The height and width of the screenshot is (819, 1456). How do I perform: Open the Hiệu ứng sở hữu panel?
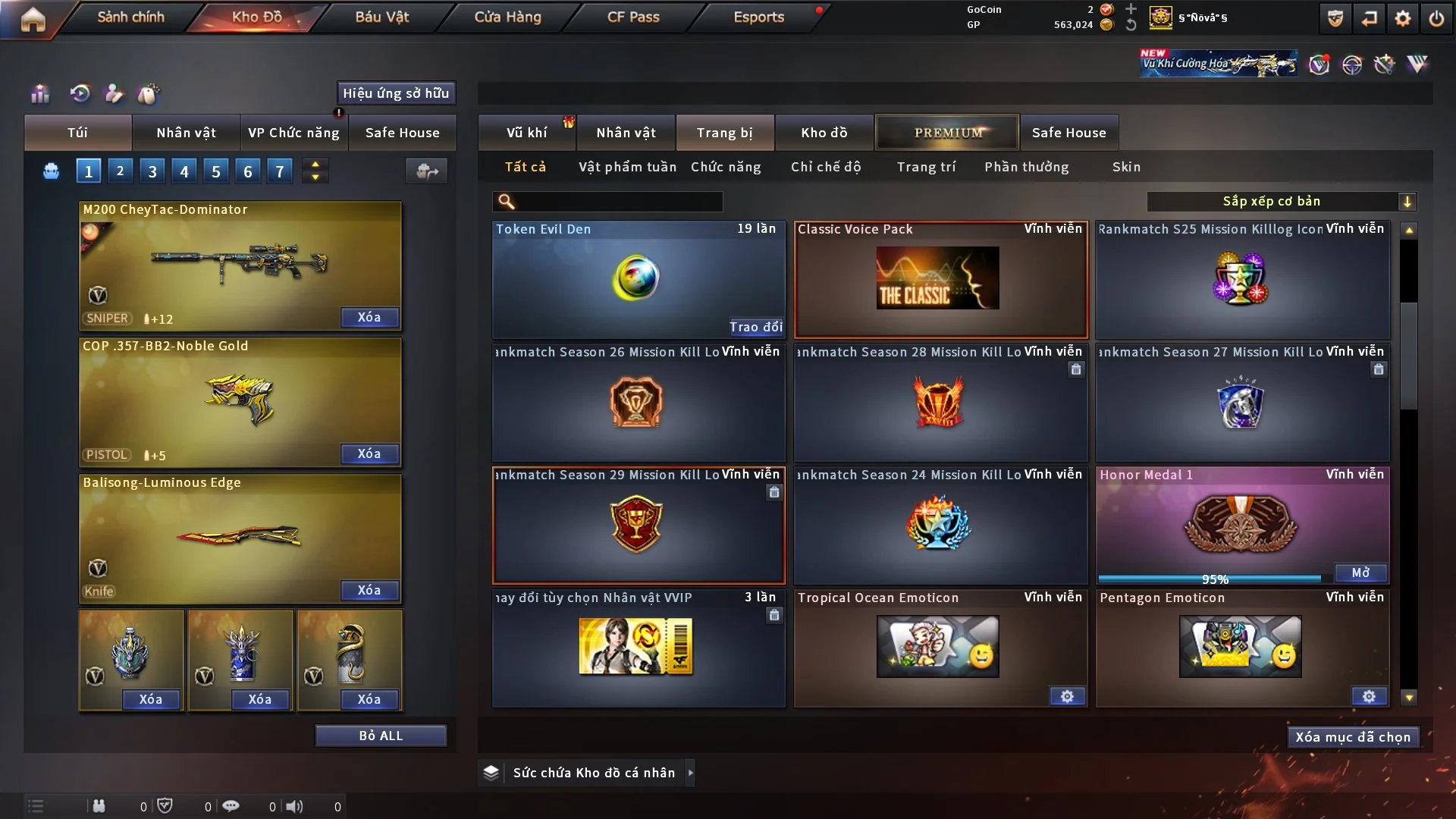(x=396, y=93)
